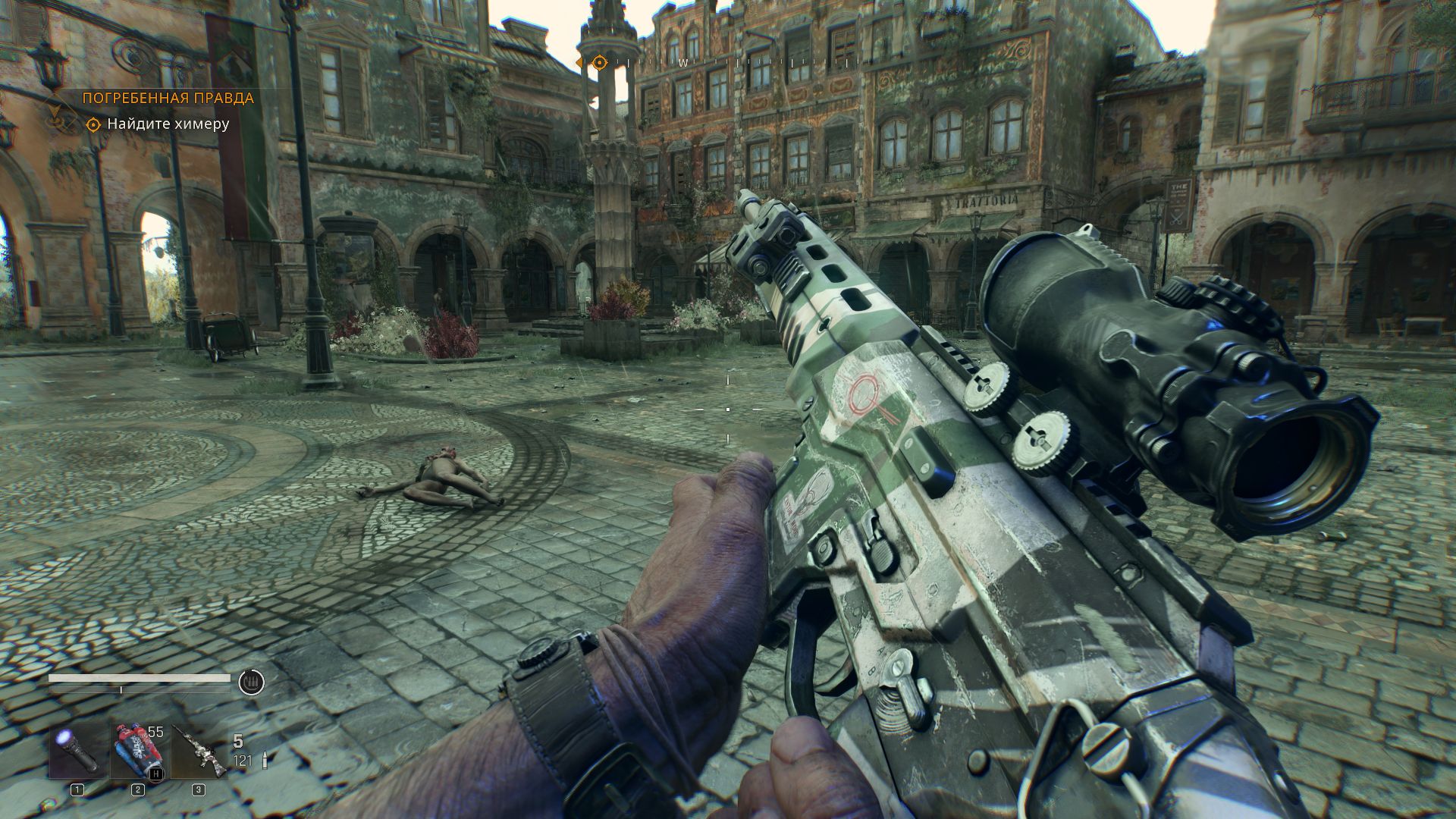Click the round ammo reload icon
This screenshot has width=1456, height=819.
[252, 682]
